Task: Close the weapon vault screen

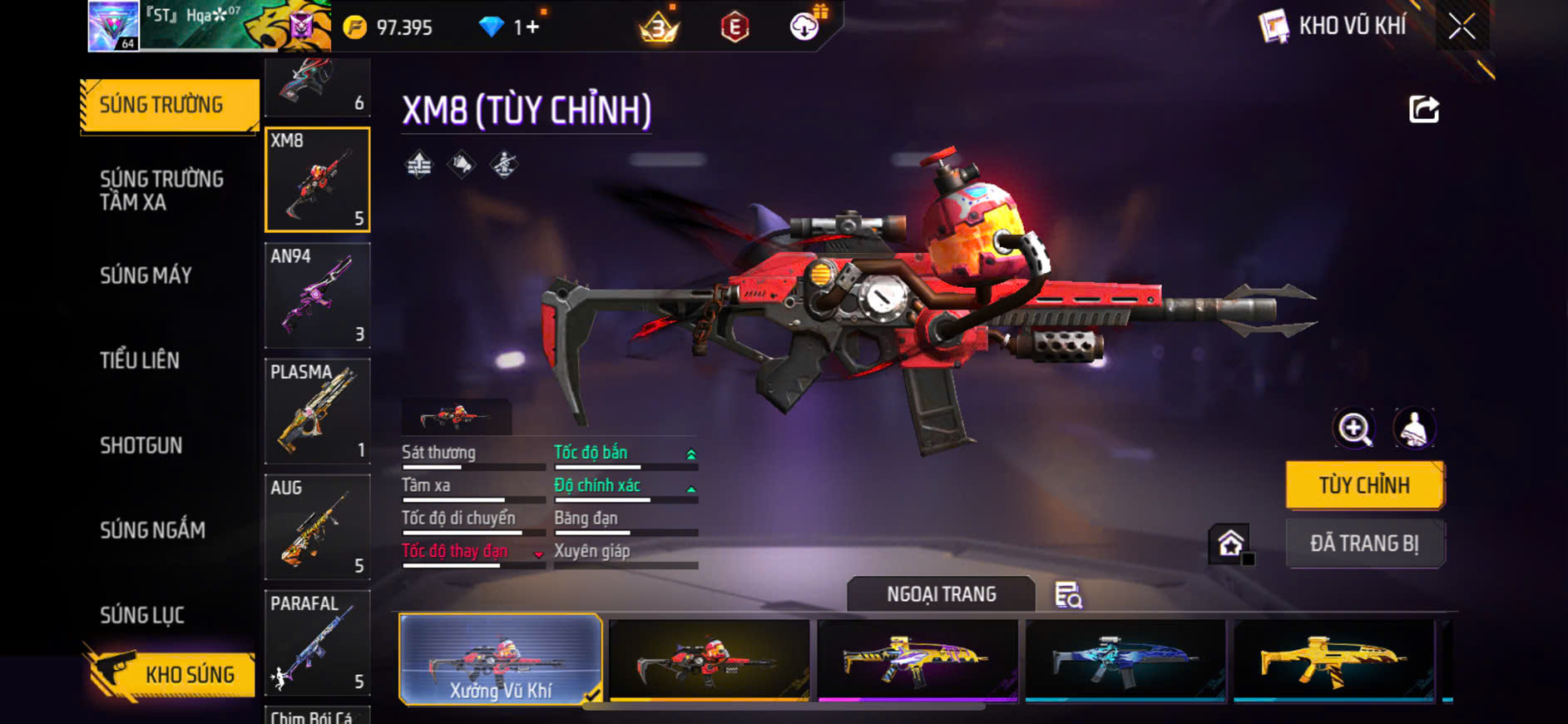Action: pyautogui.click(x=1462, y=27)
